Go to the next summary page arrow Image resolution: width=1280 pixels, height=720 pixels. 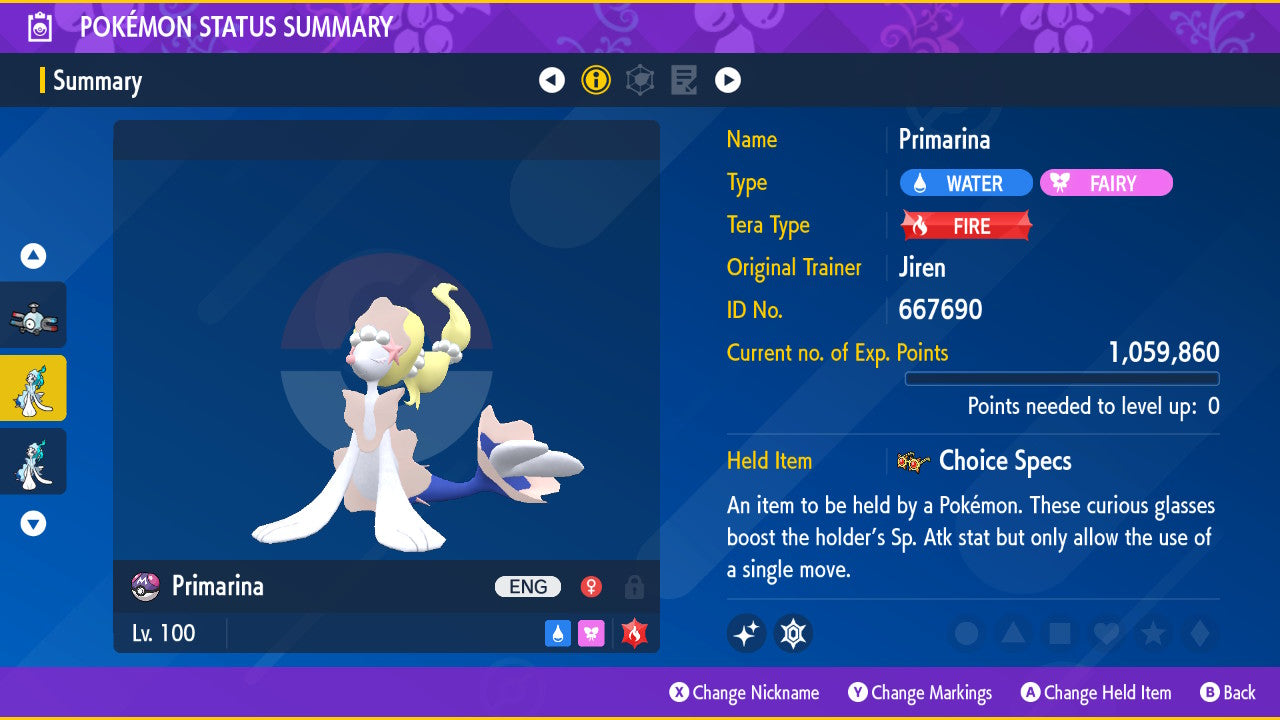pyautogui.click(x=728, y=80)
